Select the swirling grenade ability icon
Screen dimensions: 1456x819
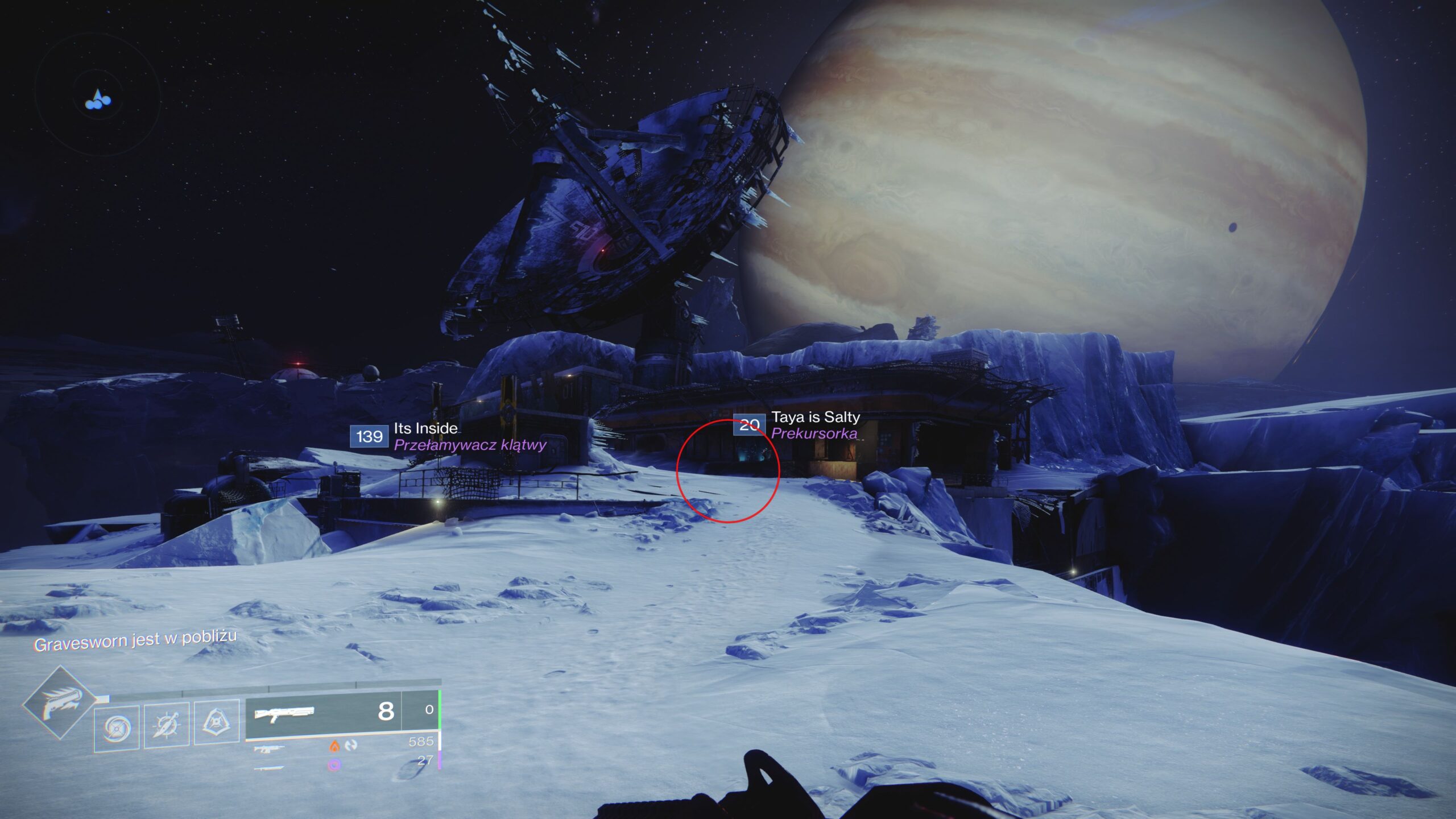[x=117, y=727]
